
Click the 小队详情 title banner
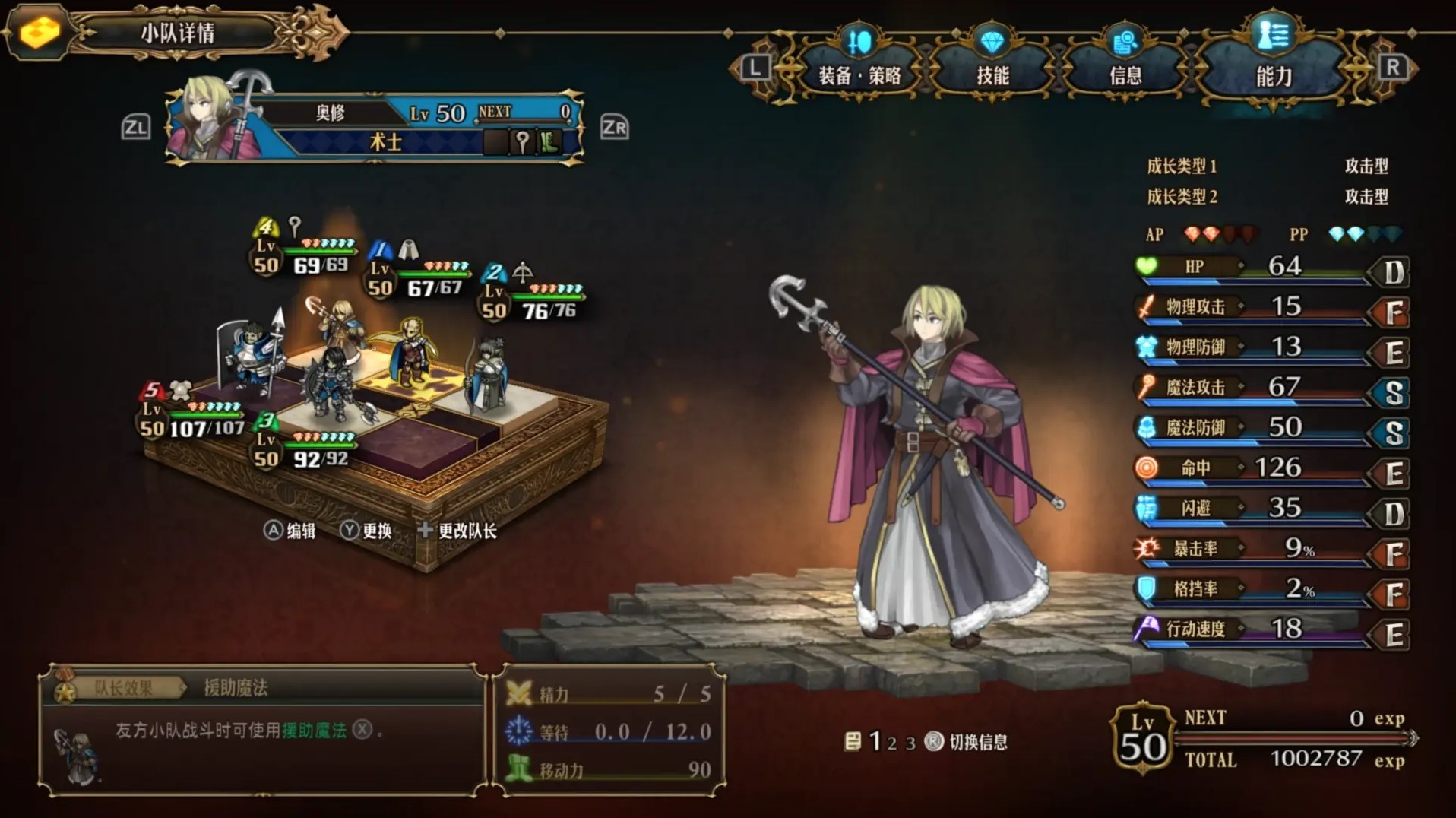tap(178, 33)
